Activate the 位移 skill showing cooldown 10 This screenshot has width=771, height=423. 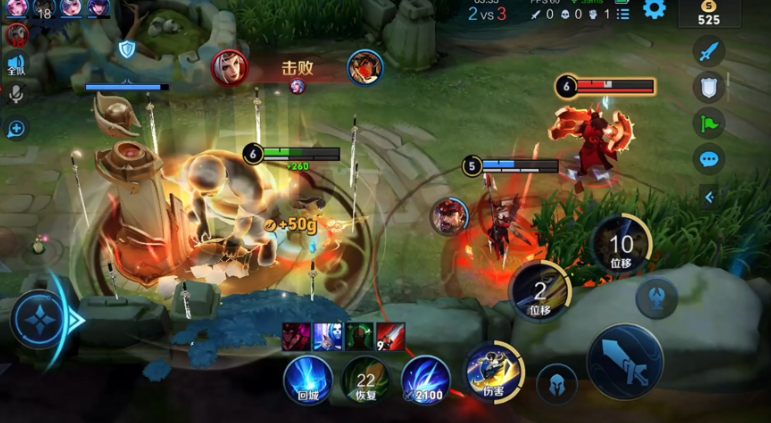[x=621, y=245]
